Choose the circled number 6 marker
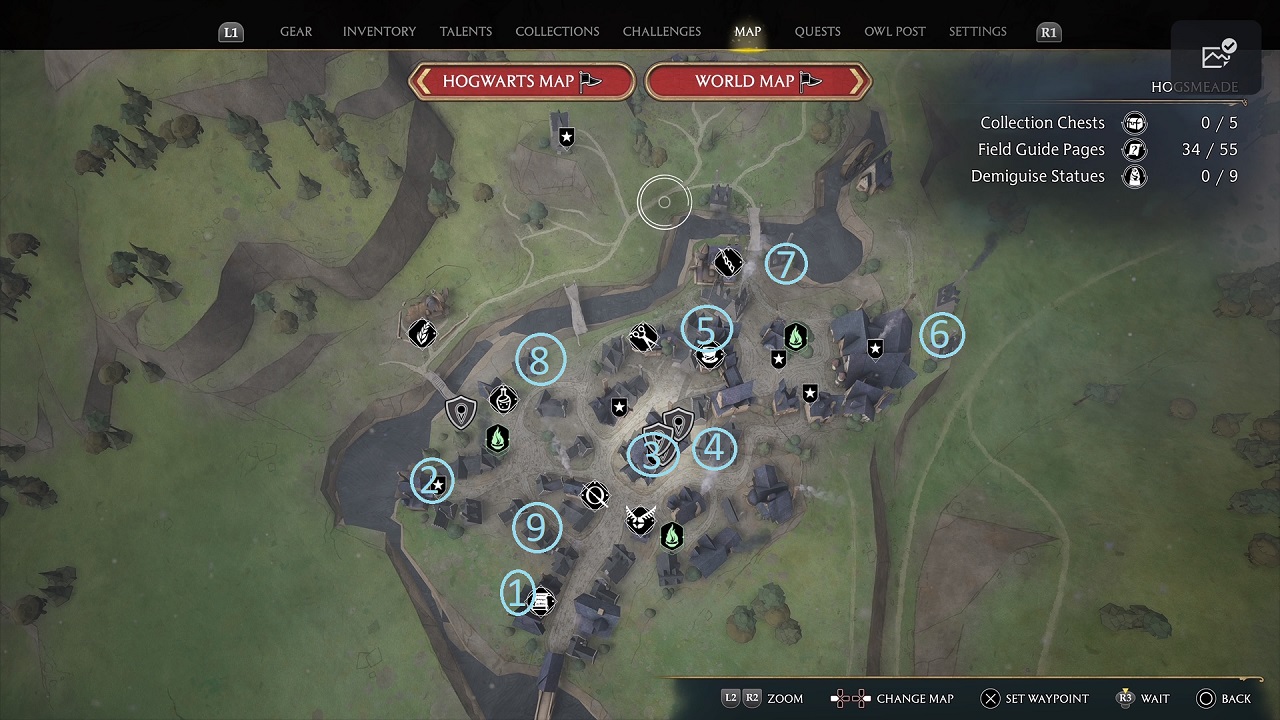Image resolution: width=1280 pixels, height=720 pixels. coord(941,335)
